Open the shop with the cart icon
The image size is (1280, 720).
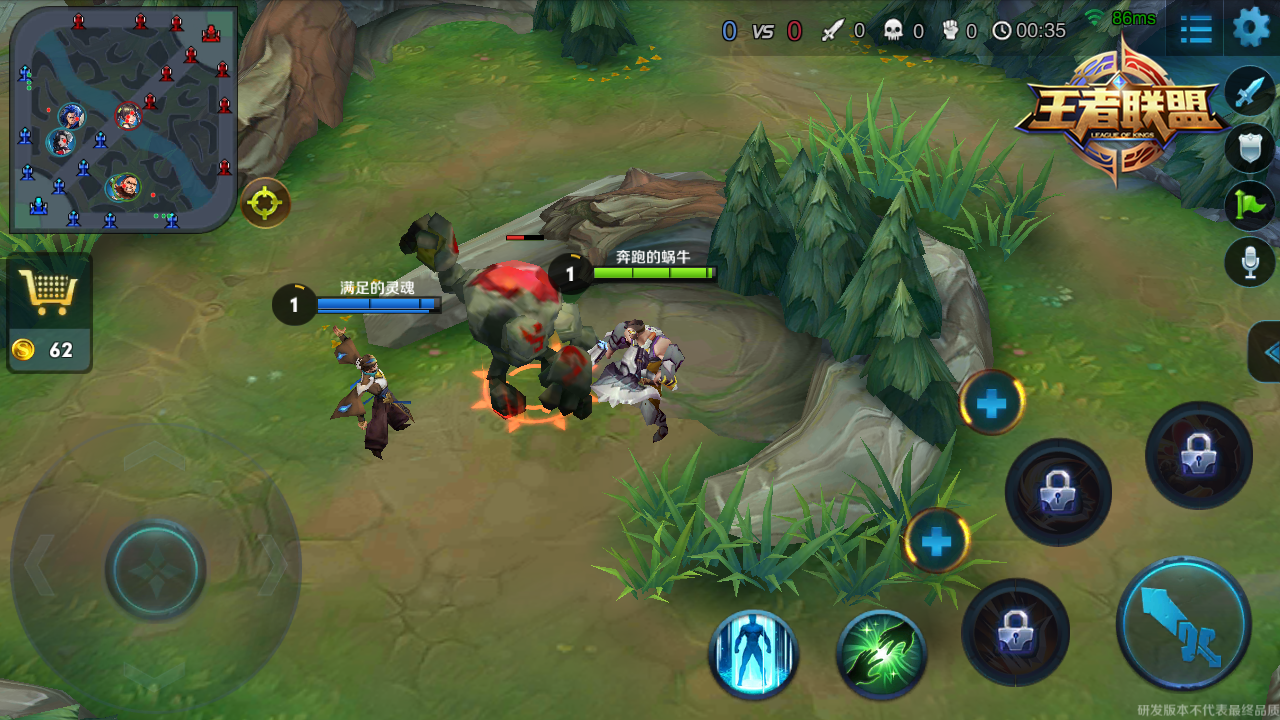tap(49, 292)
